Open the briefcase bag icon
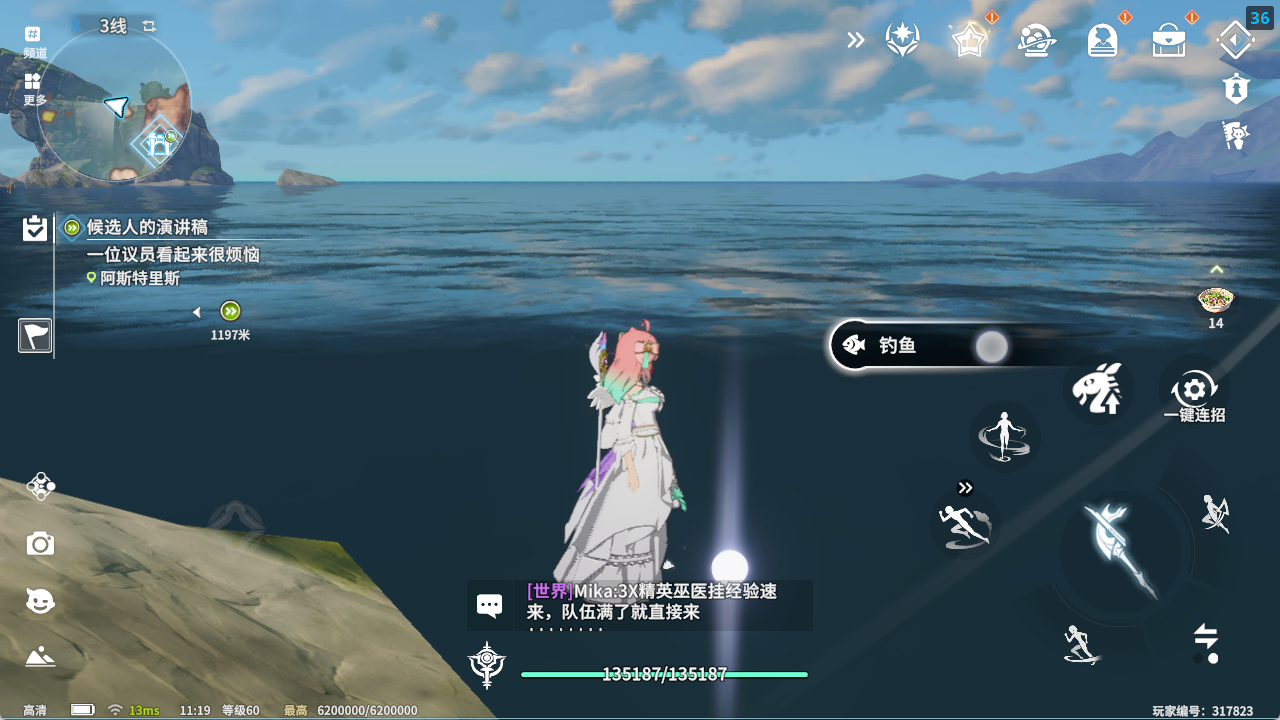Image resolution: width=1280 pixels, height=720 pixels. (1169, 41)
